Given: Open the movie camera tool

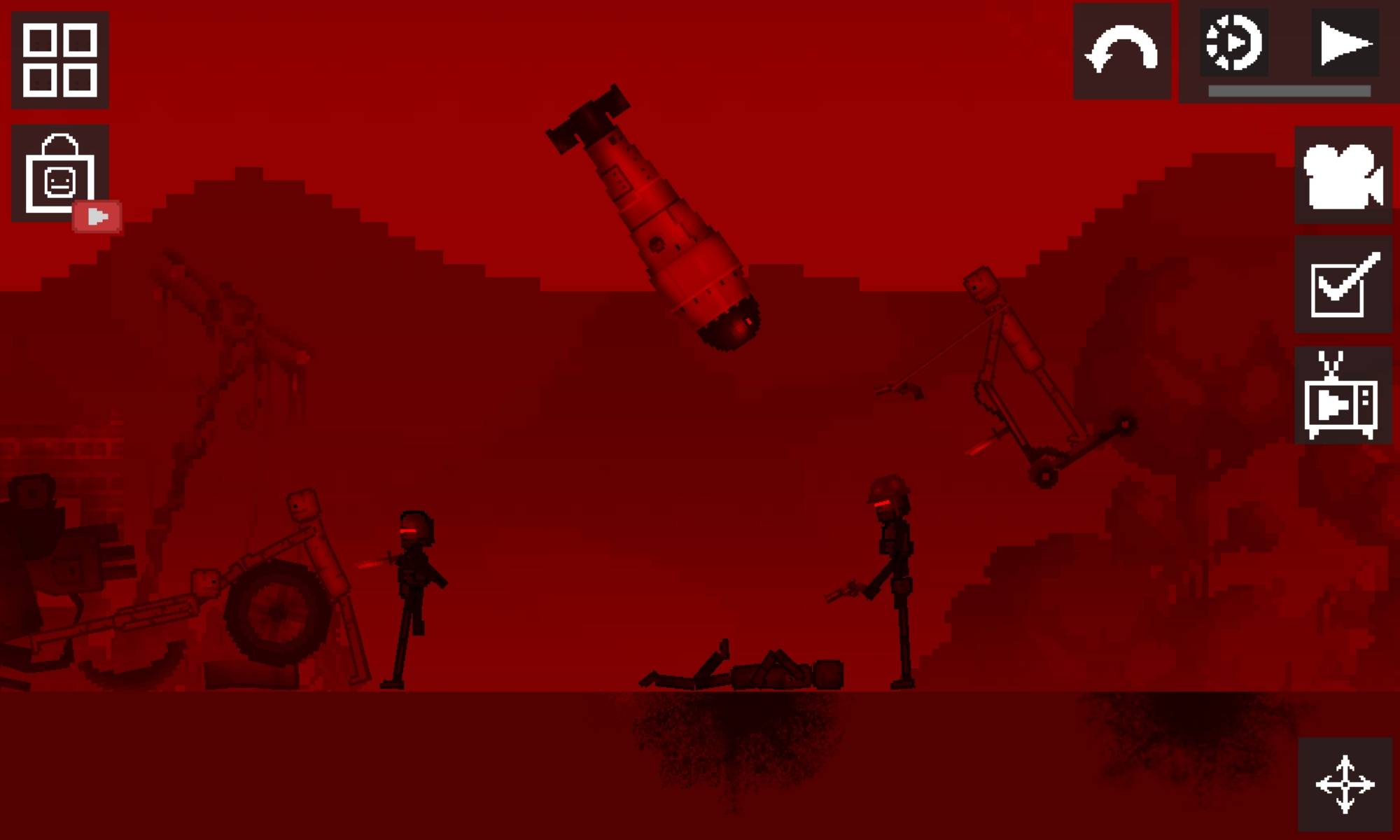Looking at the screenshot, I should 1343,175.
